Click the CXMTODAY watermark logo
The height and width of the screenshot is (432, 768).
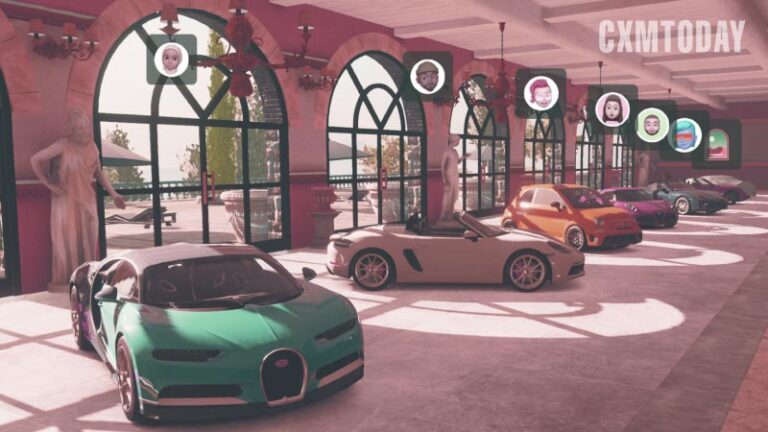[x=671, y=36]
